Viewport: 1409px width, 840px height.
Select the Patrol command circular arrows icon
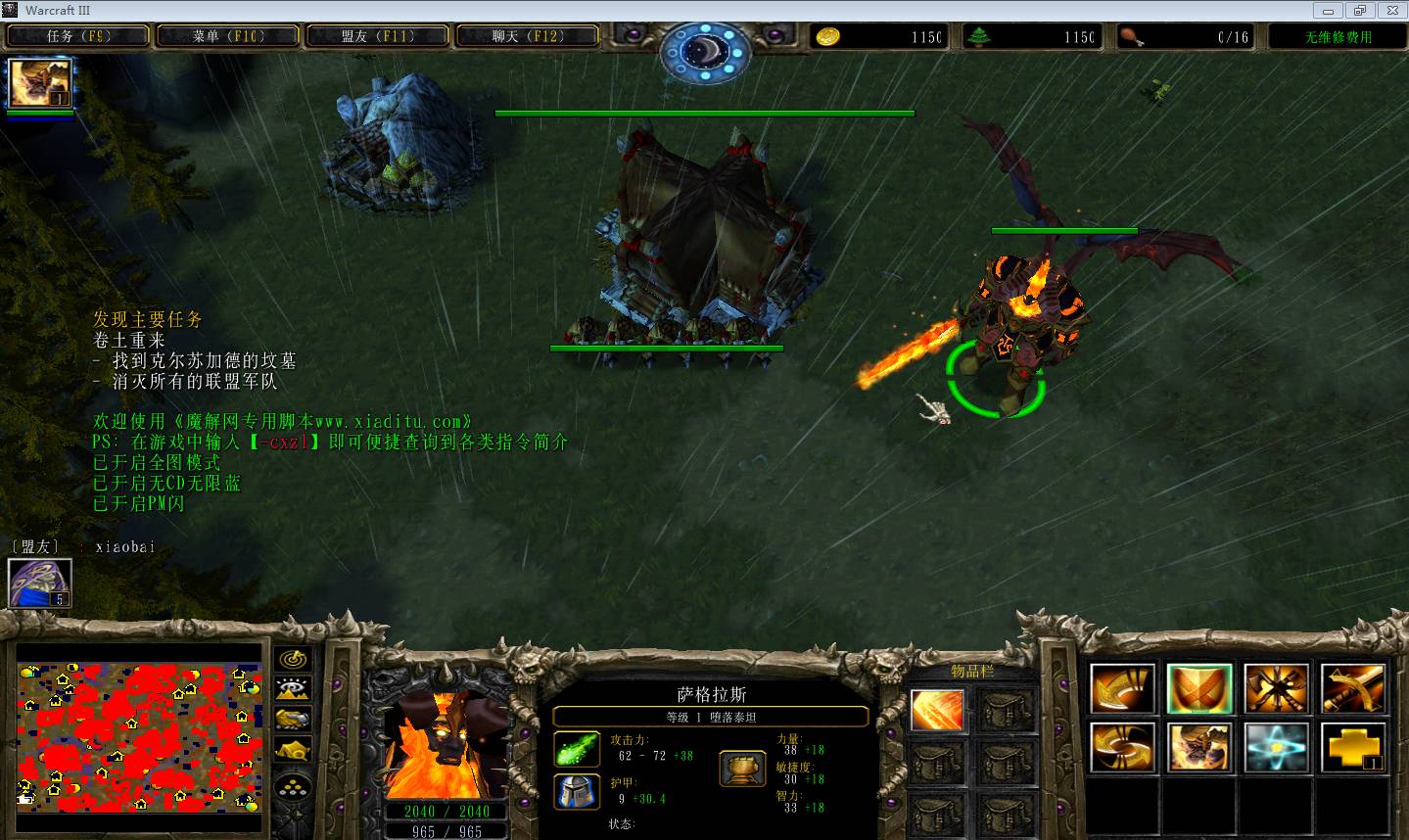1123,748
